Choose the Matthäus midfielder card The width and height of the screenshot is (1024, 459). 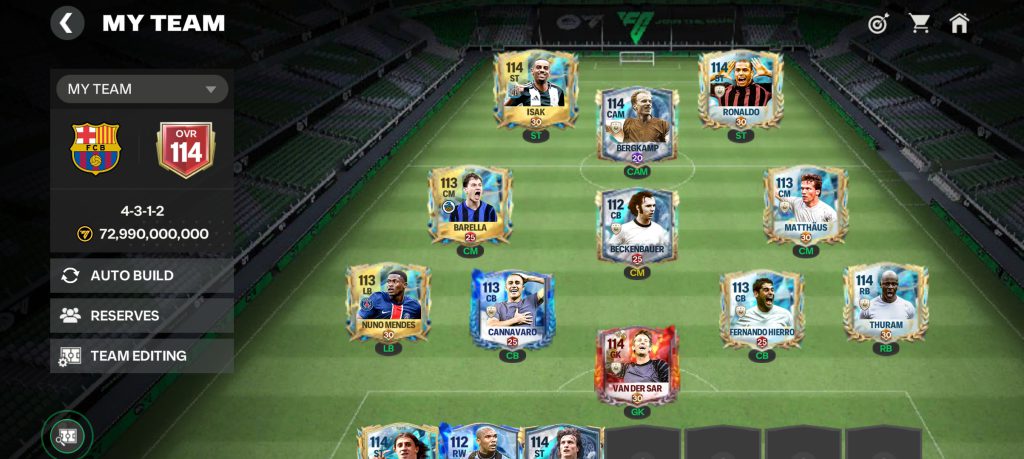[x=805, y=206]
